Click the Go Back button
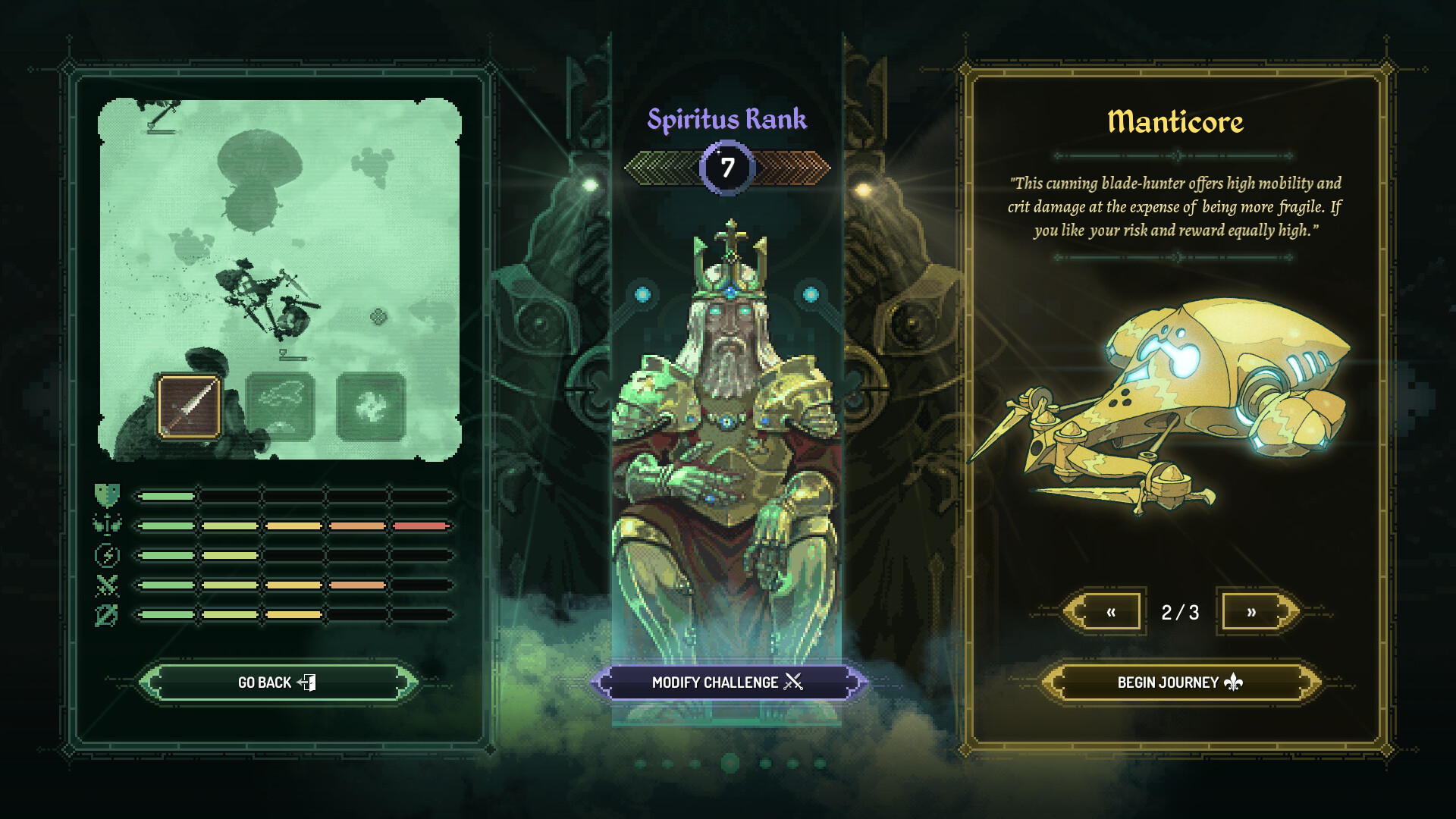 [x=277, y=682]
